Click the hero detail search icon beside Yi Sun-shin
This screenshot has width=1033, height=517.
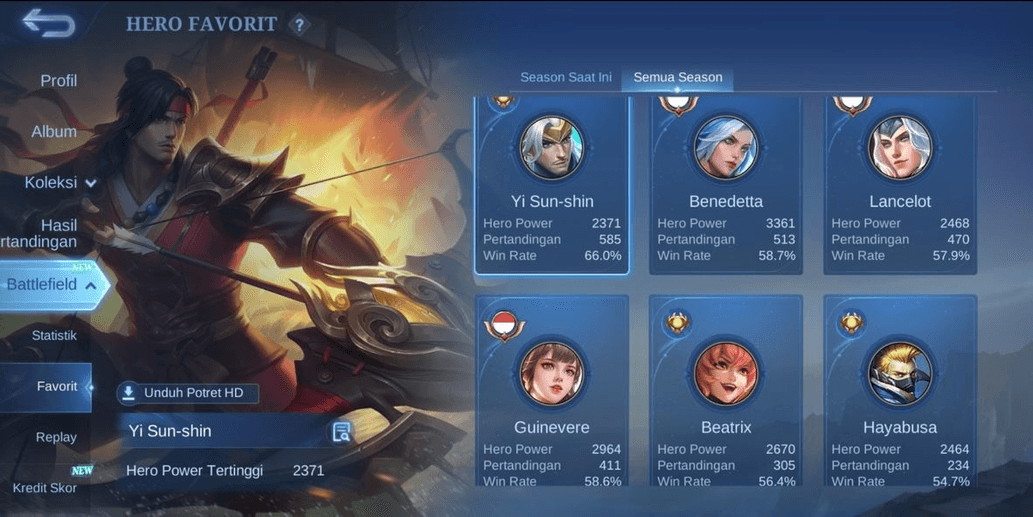[x=342, y=432]
